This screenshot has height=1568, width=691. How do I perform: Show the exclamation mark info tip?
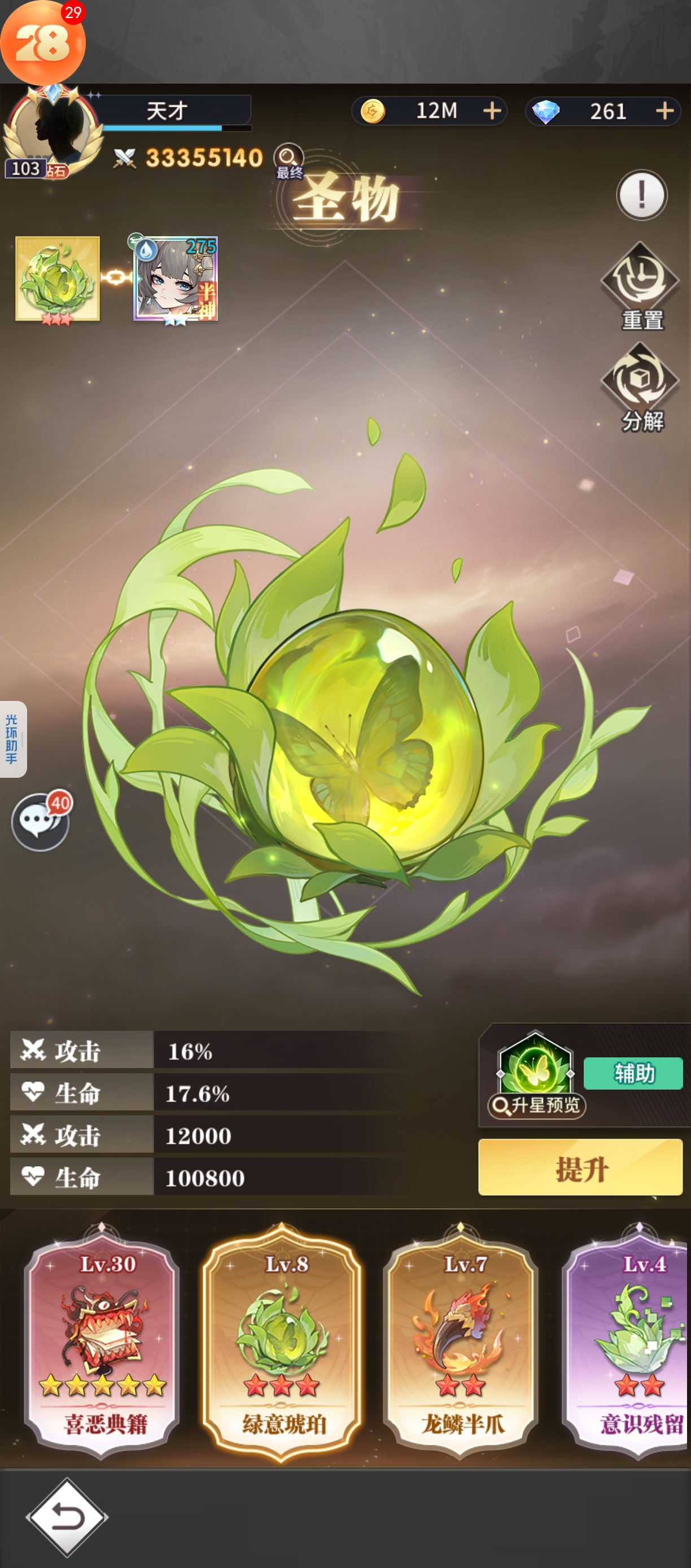click(x=641, y=195)
